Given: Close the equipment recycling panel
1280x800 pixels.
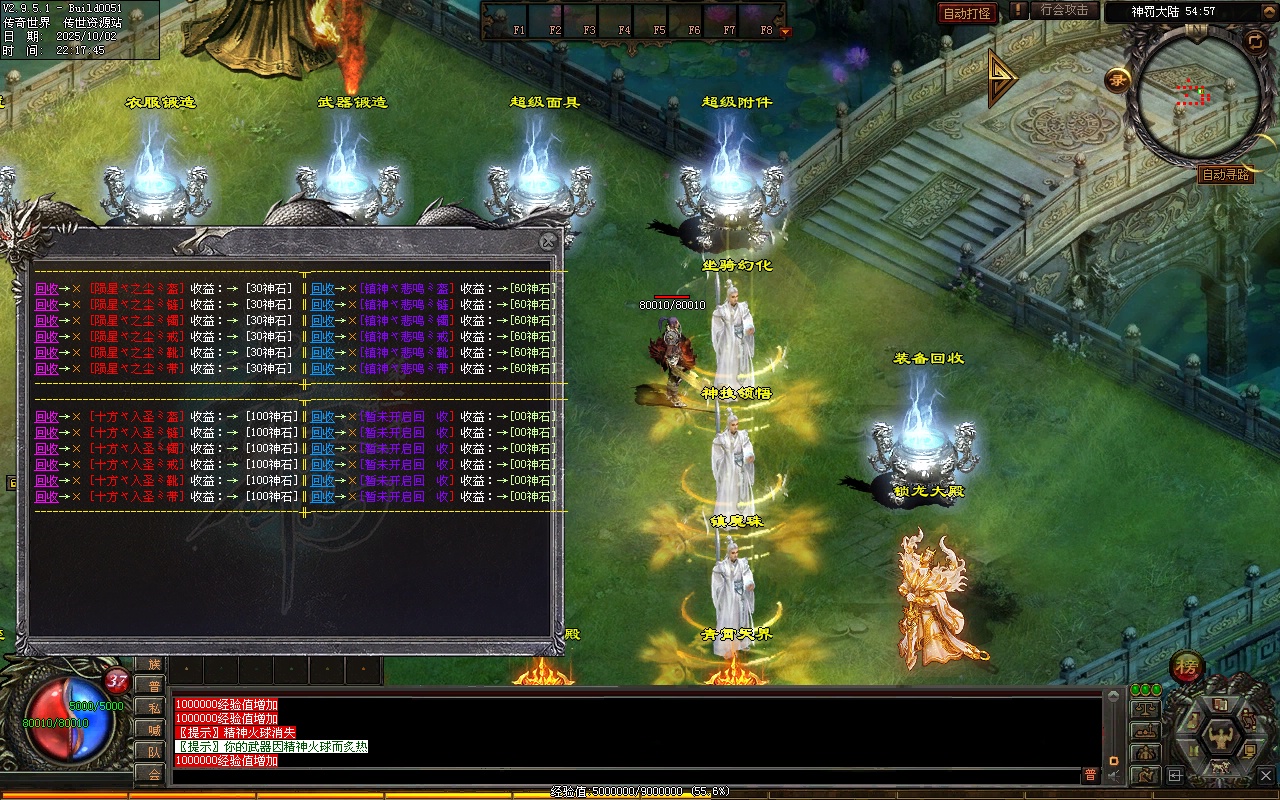Looking at the screenshot, I should [547, 242].
